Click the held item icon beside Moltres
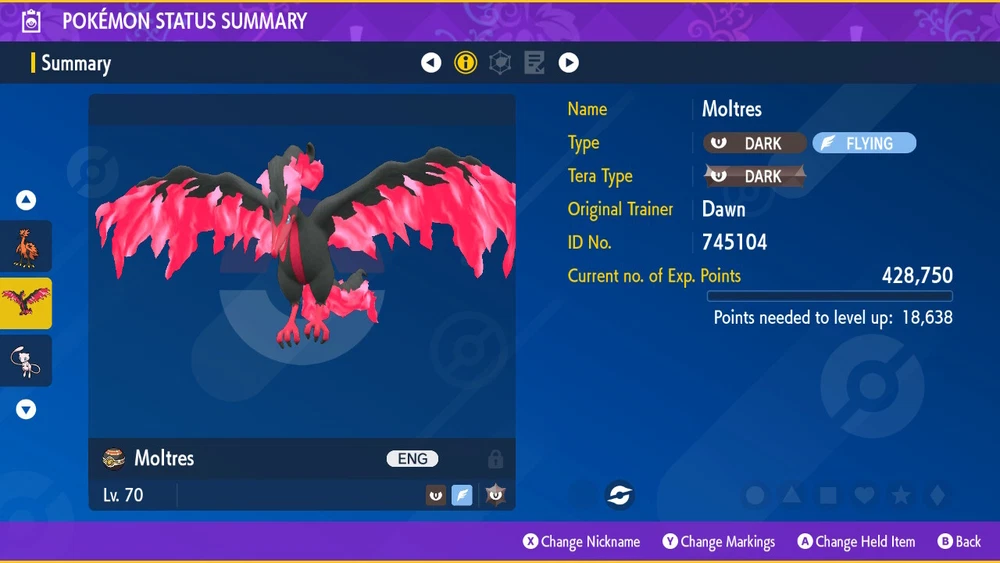Screen dimensions: 1000x563 [x=113, y=458]
